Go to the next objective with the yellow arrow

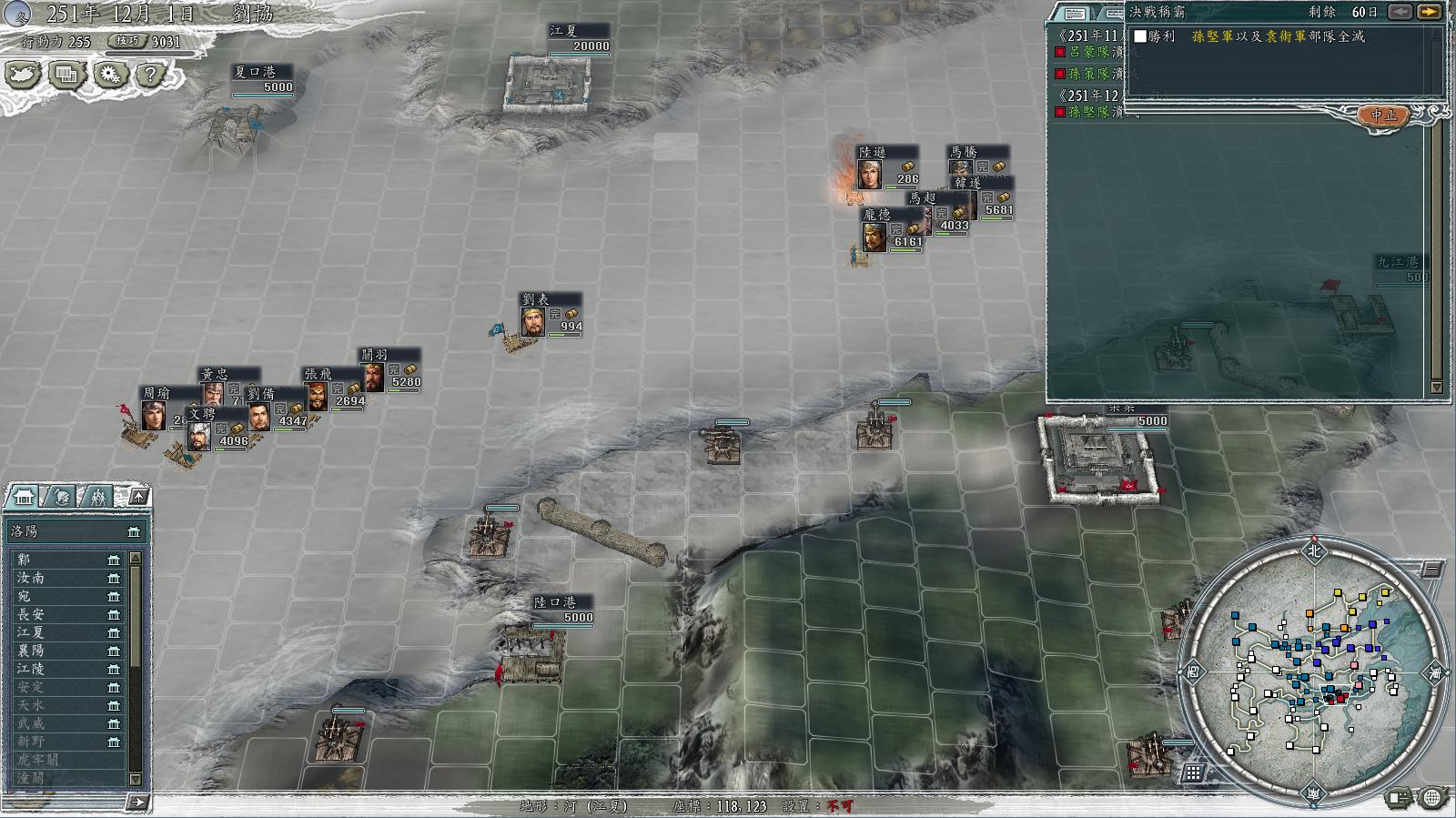pyautogui.click(x=1430, y=12)
